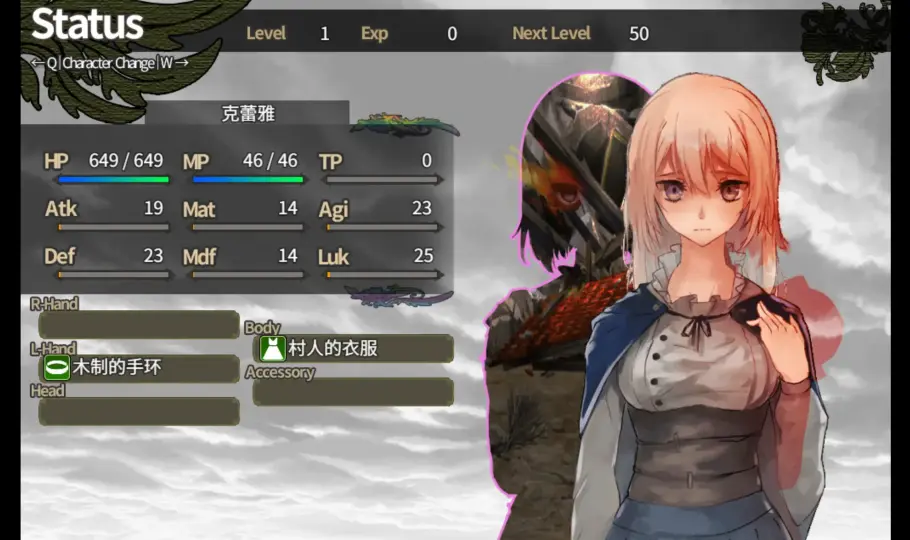The height and width of the screenshot is (540, 910).
Task: Choose the empty R-Hand equipment slot
Action: click(x=139, y=325)
